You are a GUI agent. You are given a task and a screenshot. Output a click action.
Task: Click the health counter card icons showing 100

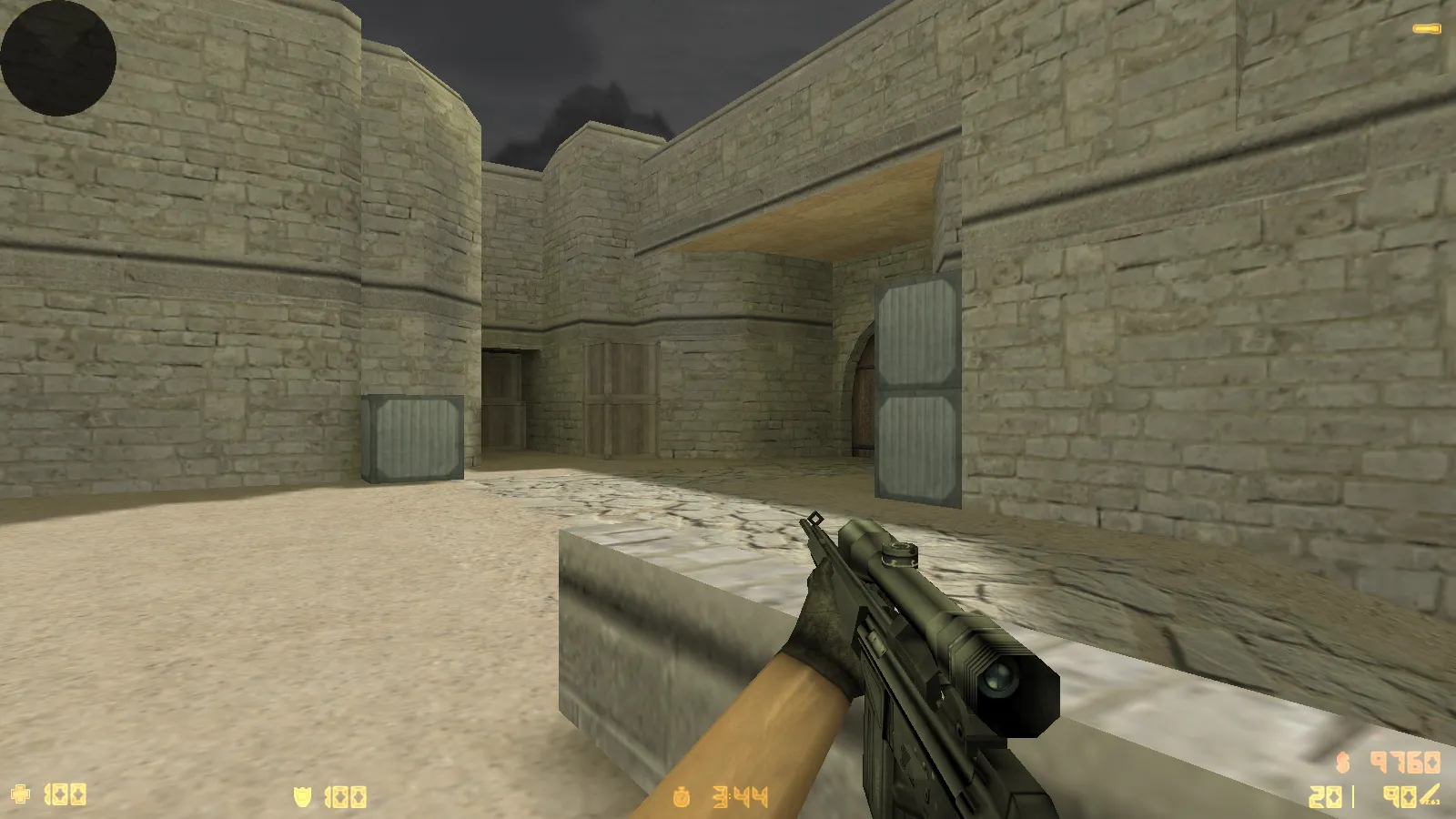coord(64,796)
